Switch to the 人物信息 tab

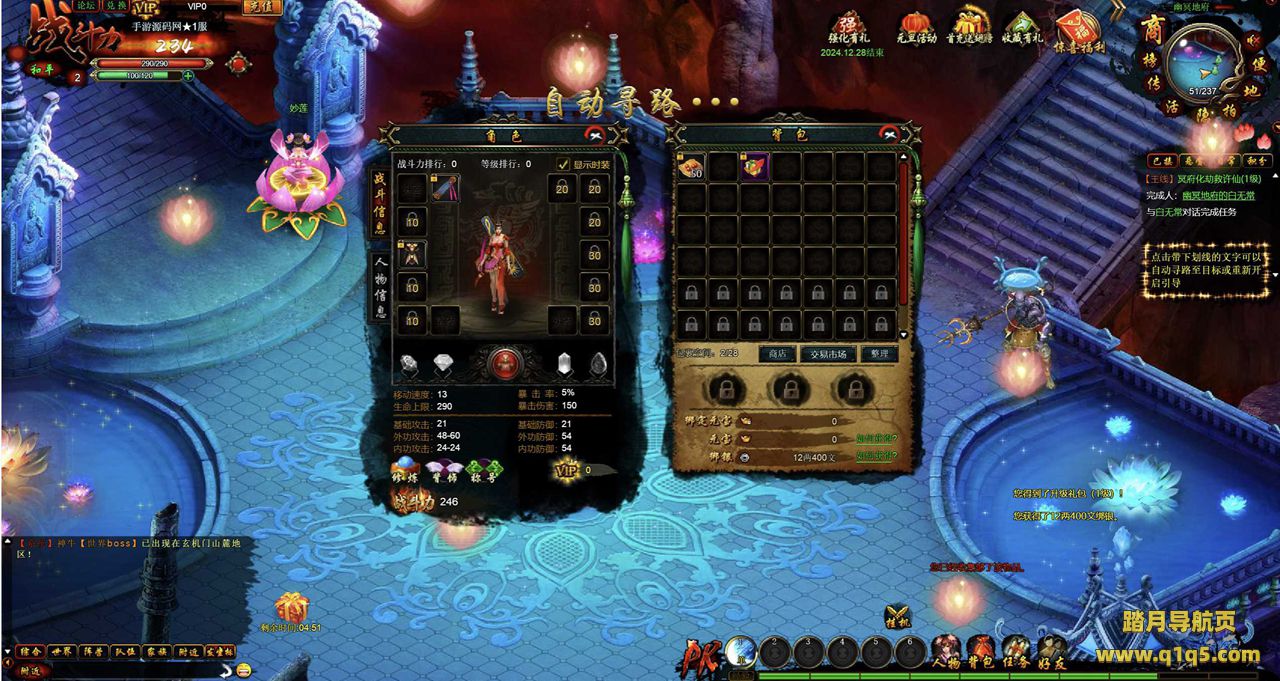(381, 286)
